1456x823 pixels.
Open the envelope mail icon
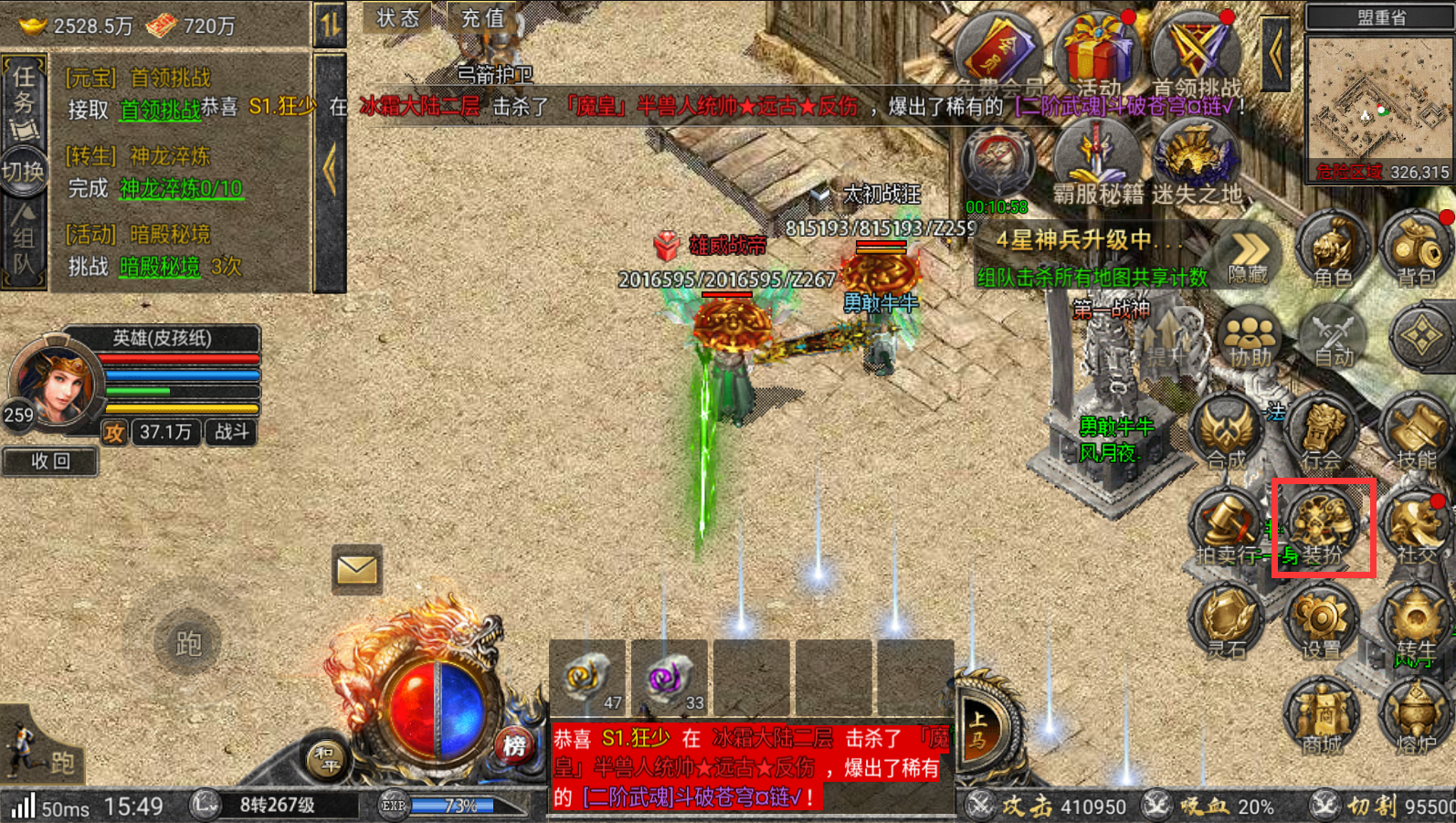(x=356, y=570)
